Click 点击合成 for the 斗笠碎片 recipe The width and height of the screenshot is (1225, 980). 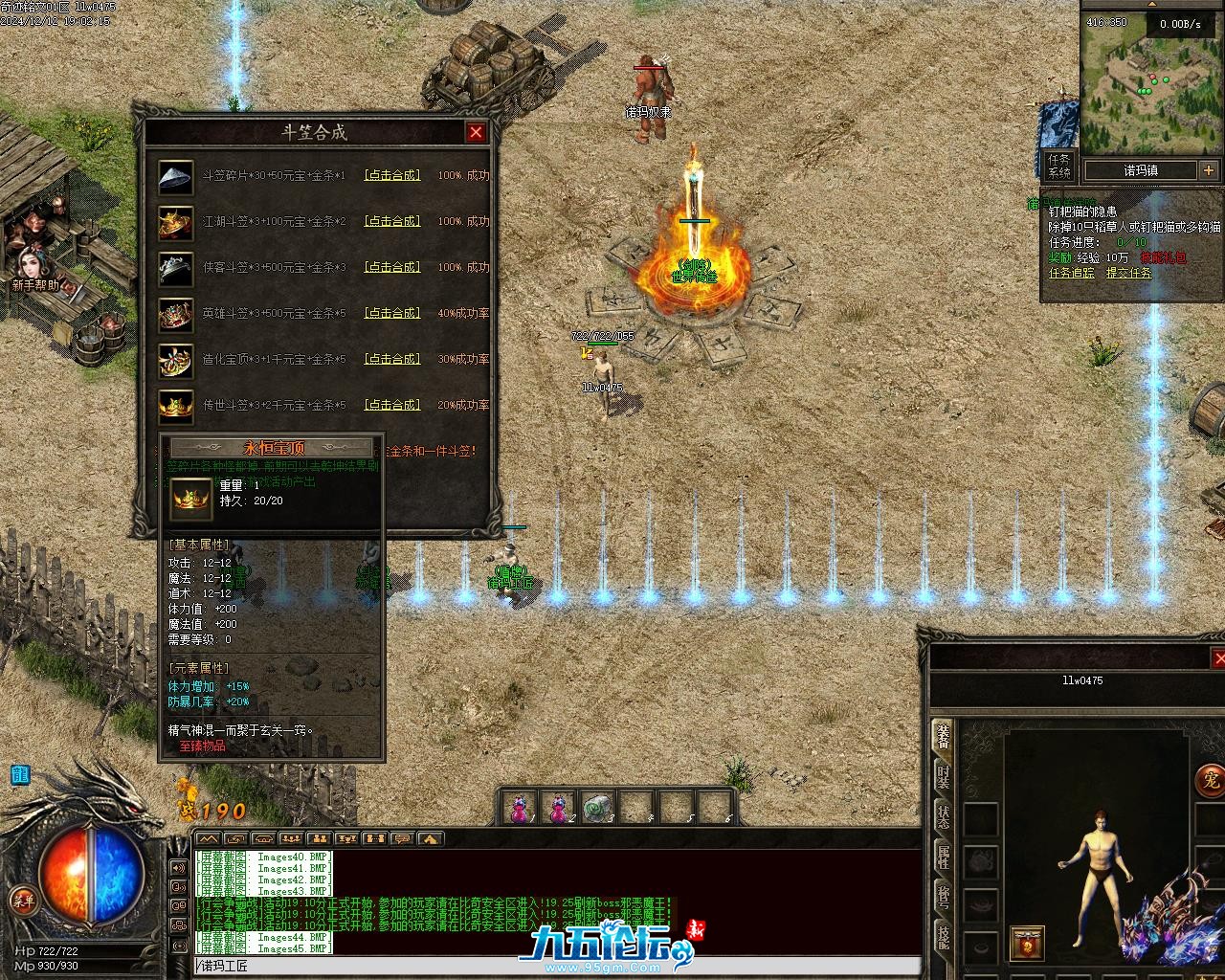(x=392, y=175)
